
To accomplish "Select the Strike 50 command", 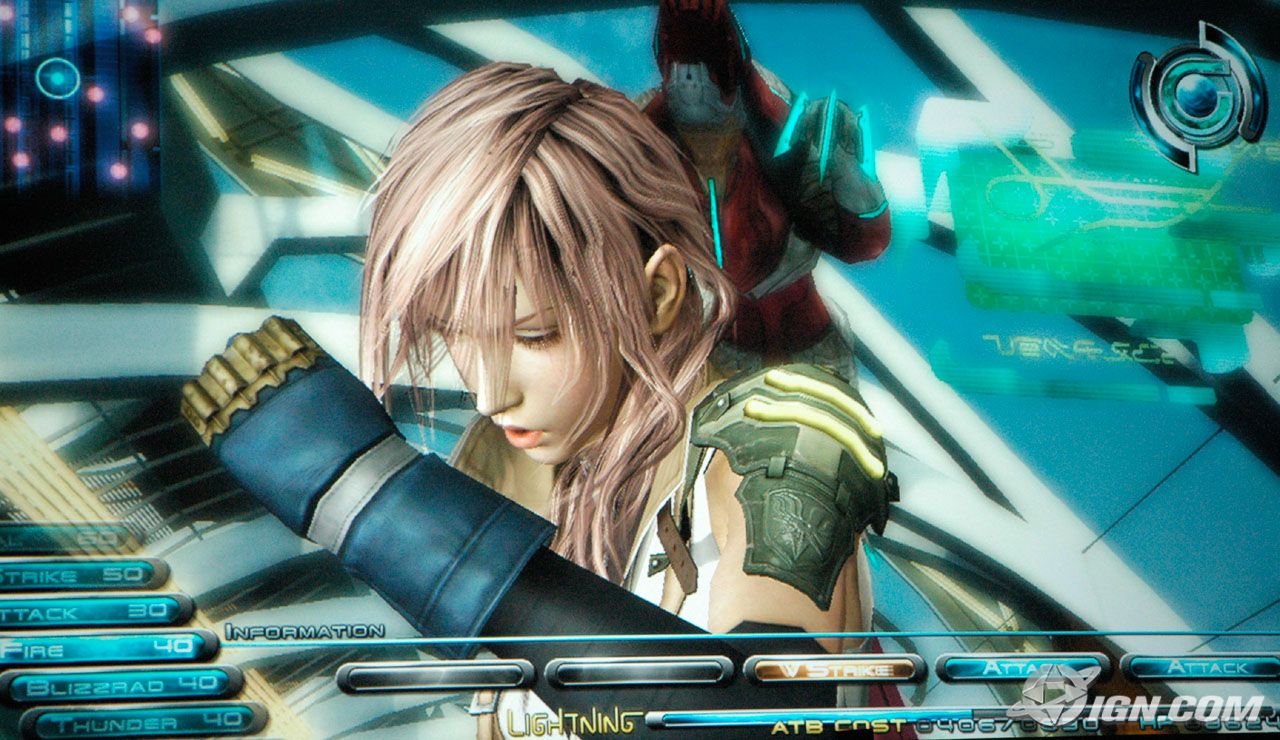I will (x=80, y=575).
